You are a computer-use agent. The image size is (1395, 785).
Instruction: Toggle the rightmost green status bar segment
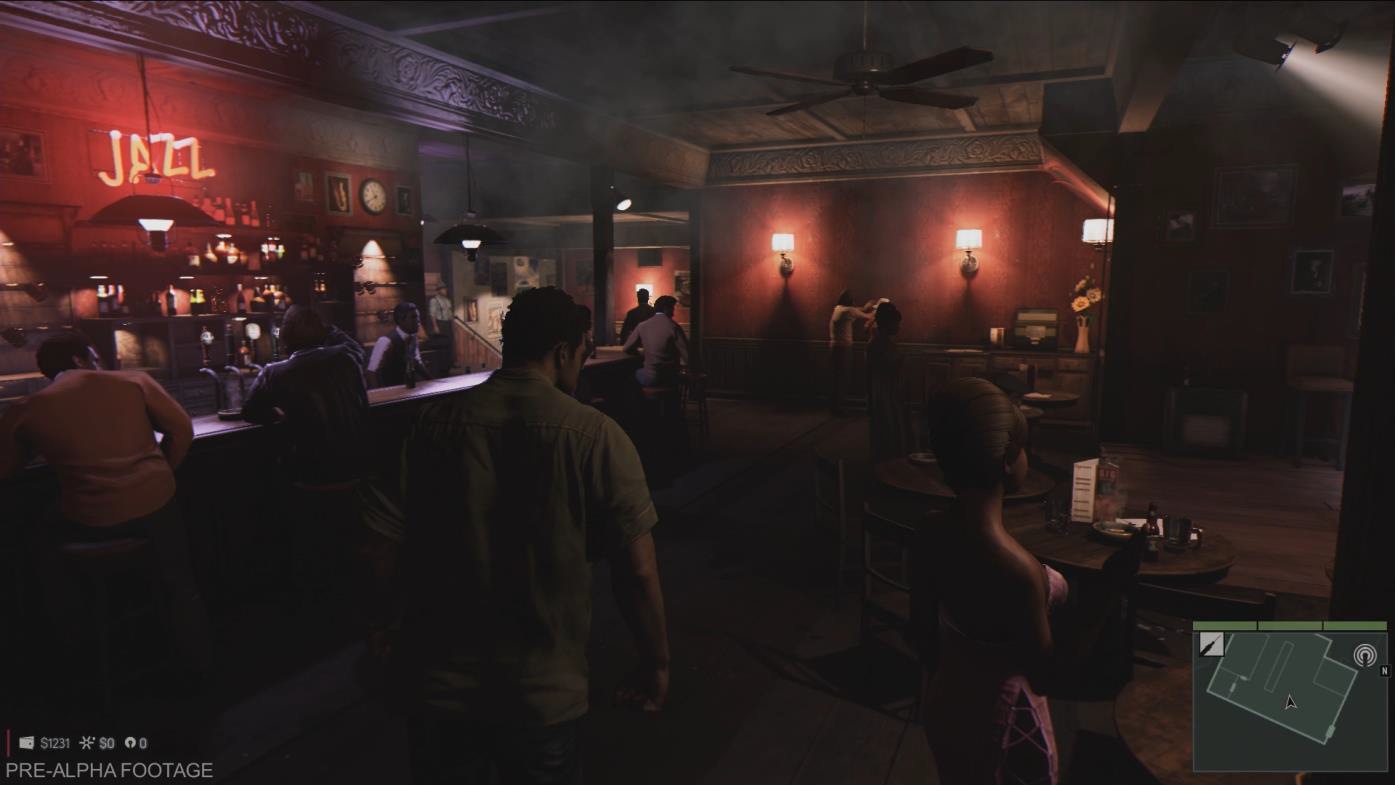(x=1356, y=624)
